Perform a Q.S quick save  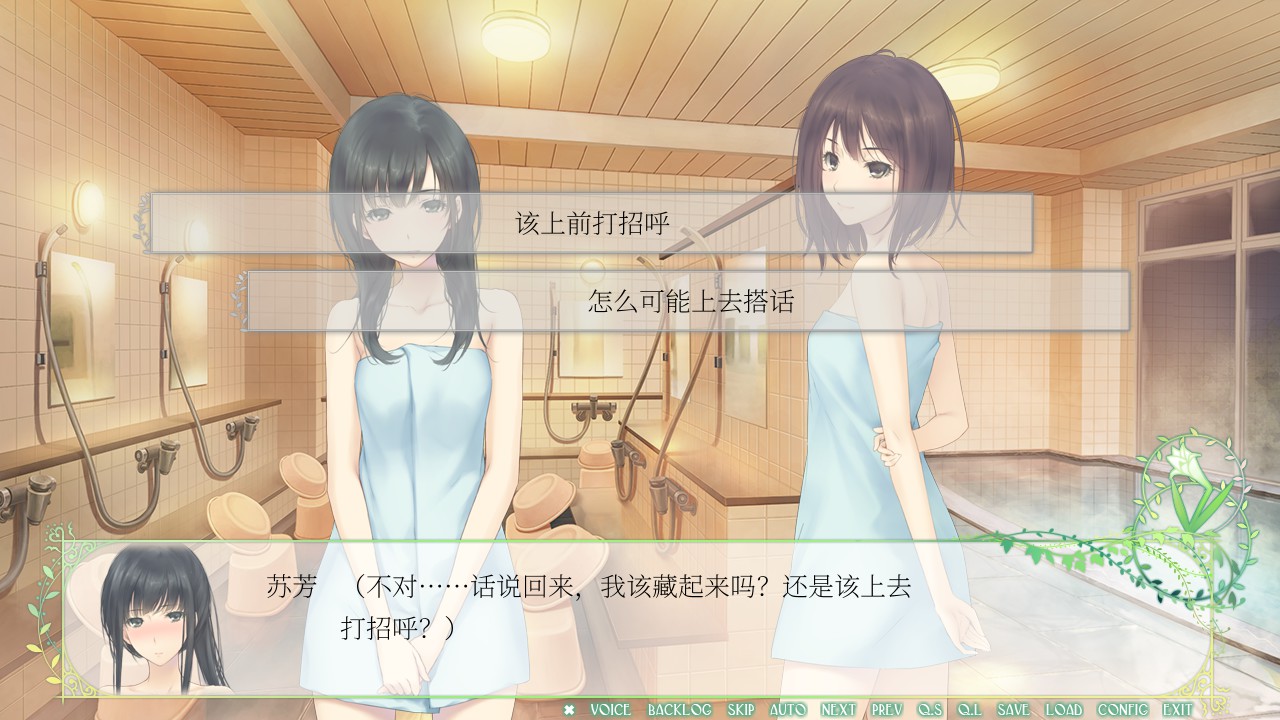pyautogui.click(x=930, y=710)
